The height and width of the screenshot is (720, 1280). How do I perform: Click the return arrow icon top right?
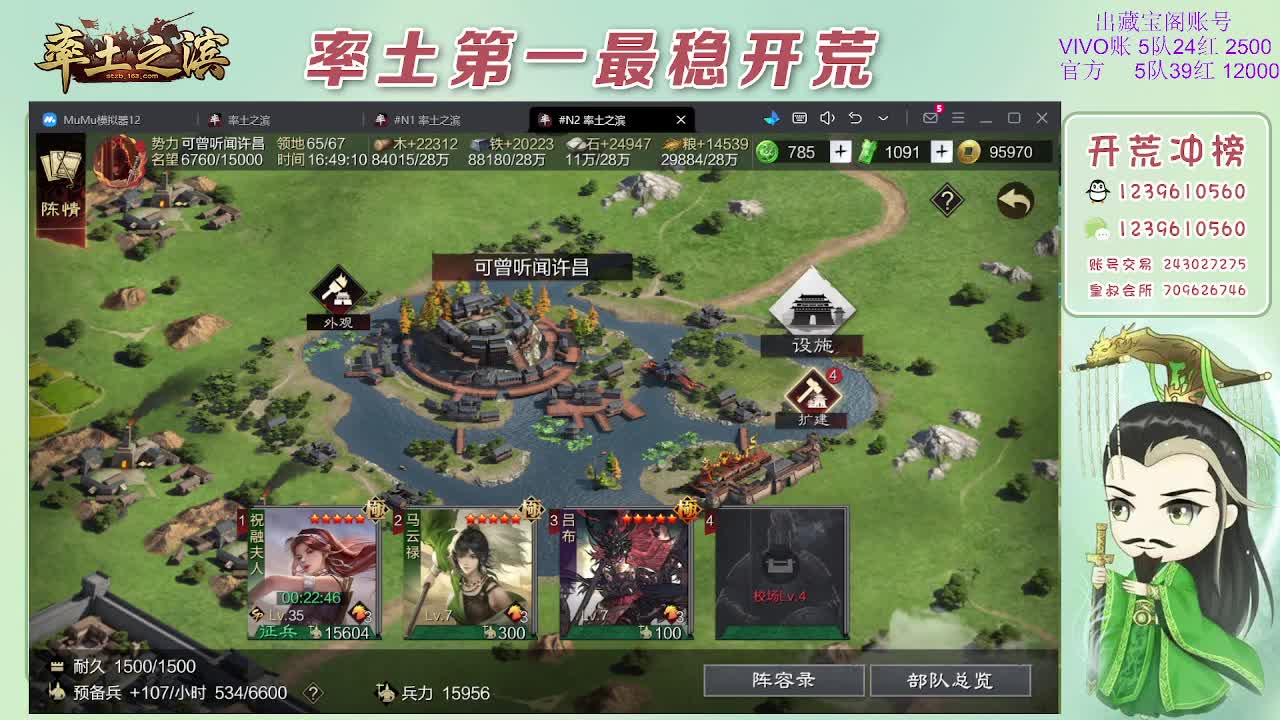click(1013, 200)
